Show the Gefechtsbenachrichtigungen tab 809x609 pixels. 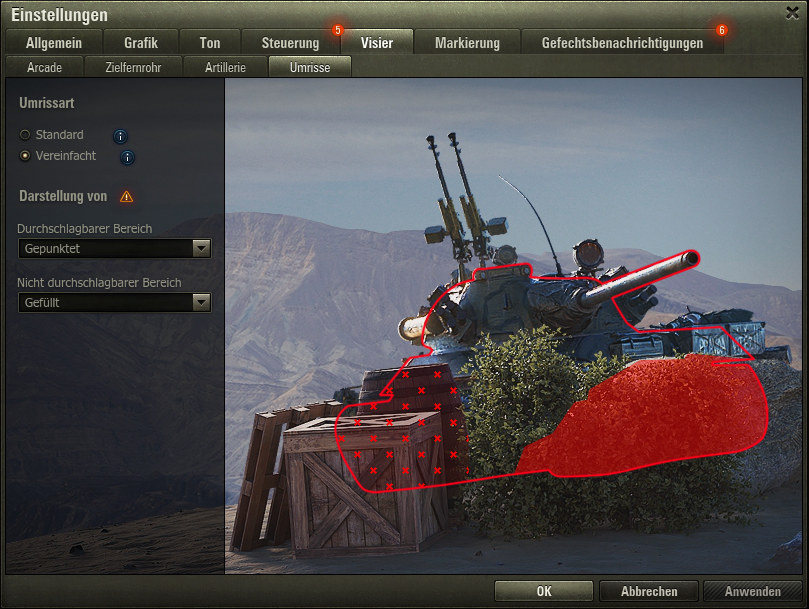[622, 43]
